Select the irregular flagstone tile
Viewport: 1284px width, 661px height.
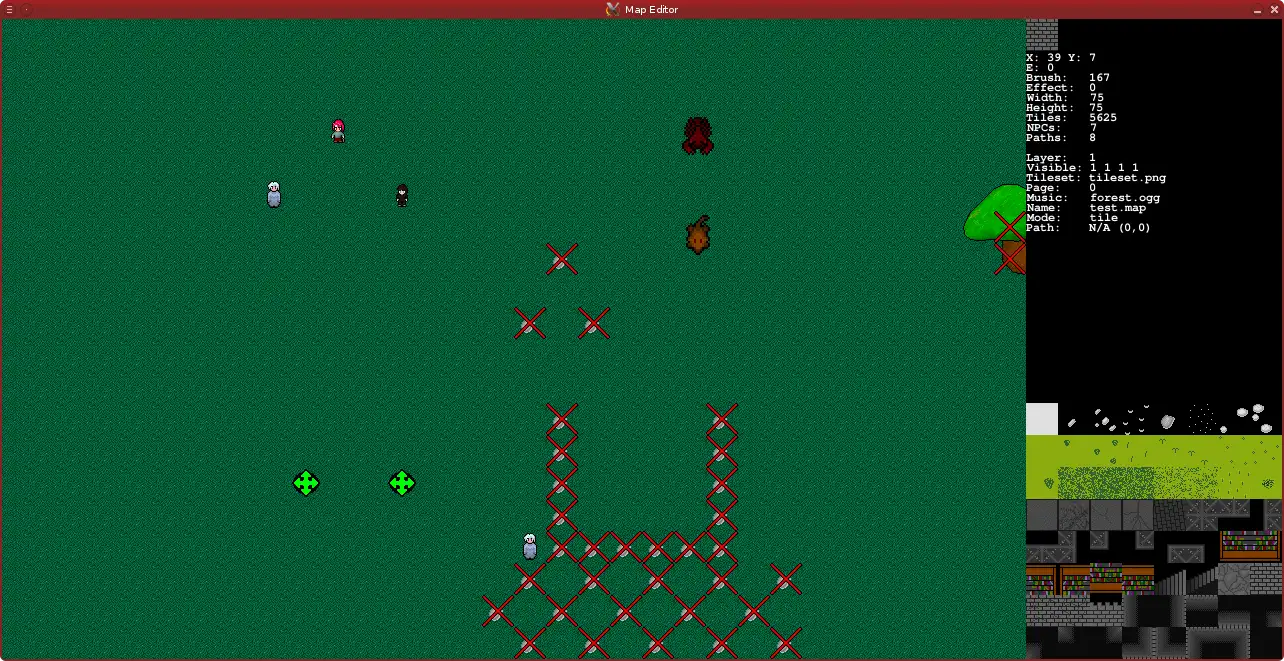pos(1233,579)
